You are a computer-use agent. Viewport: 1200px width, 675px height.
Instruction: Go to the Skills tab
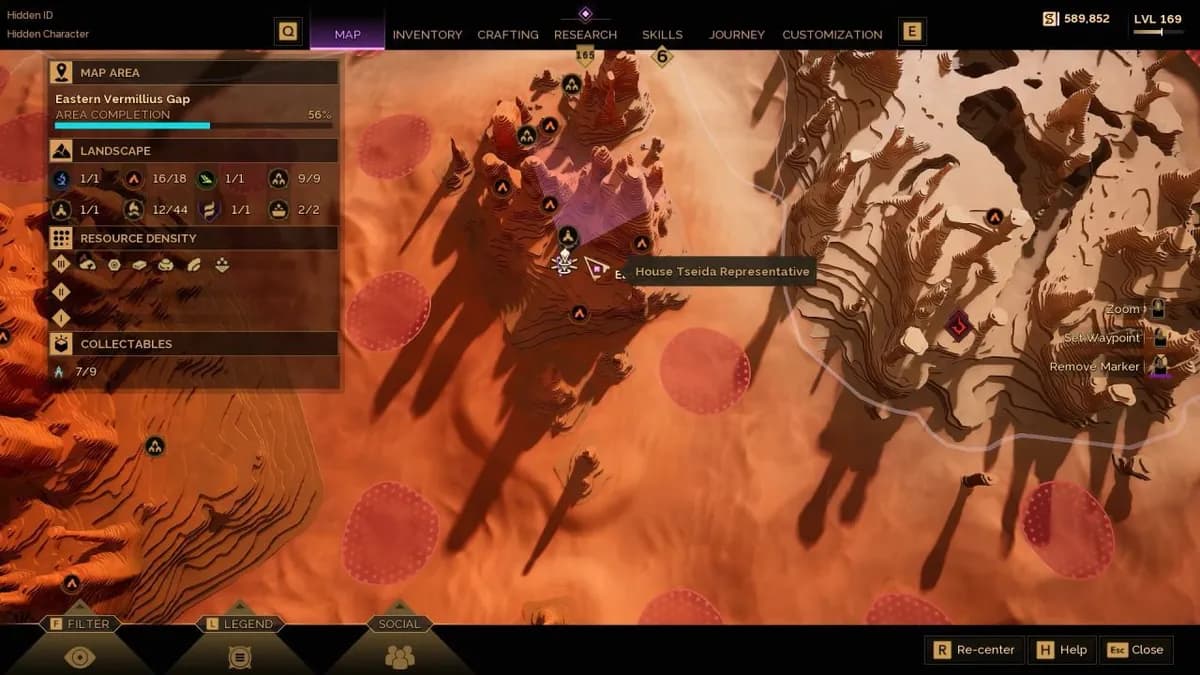coord(662,34)
